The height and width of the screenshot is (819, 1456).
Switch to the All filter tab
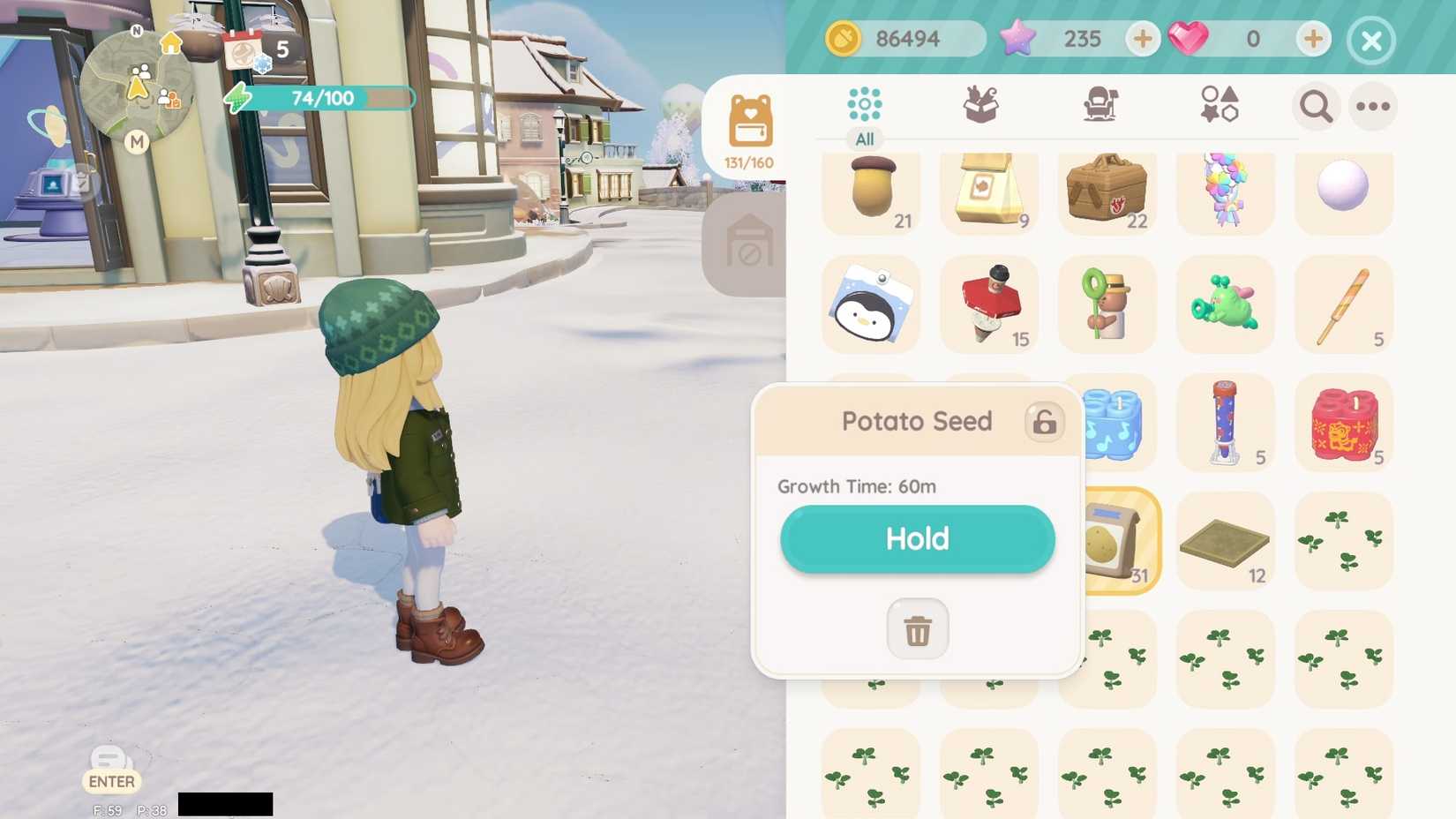[863, 139]
